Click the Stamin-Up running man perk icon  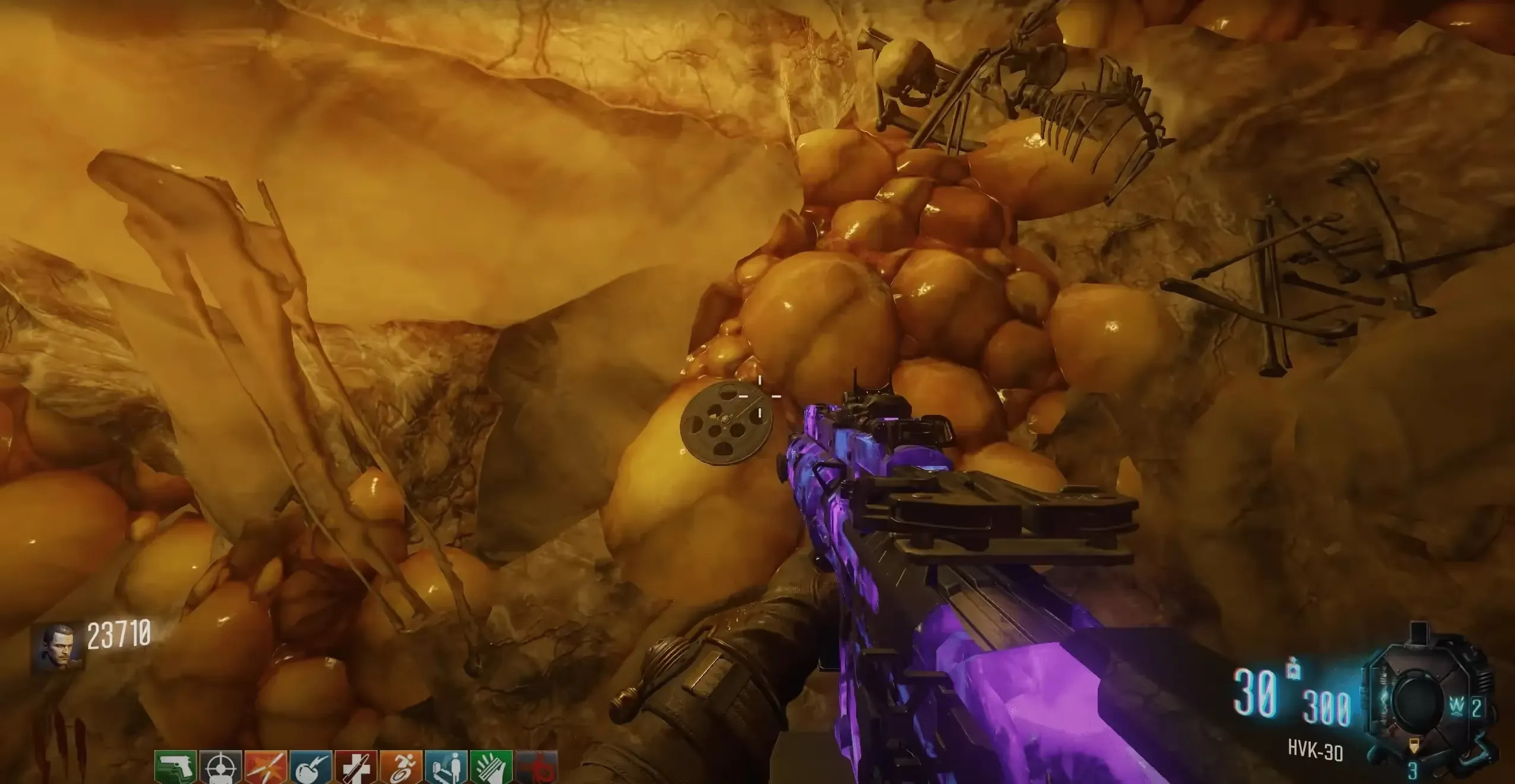[401, 767]
